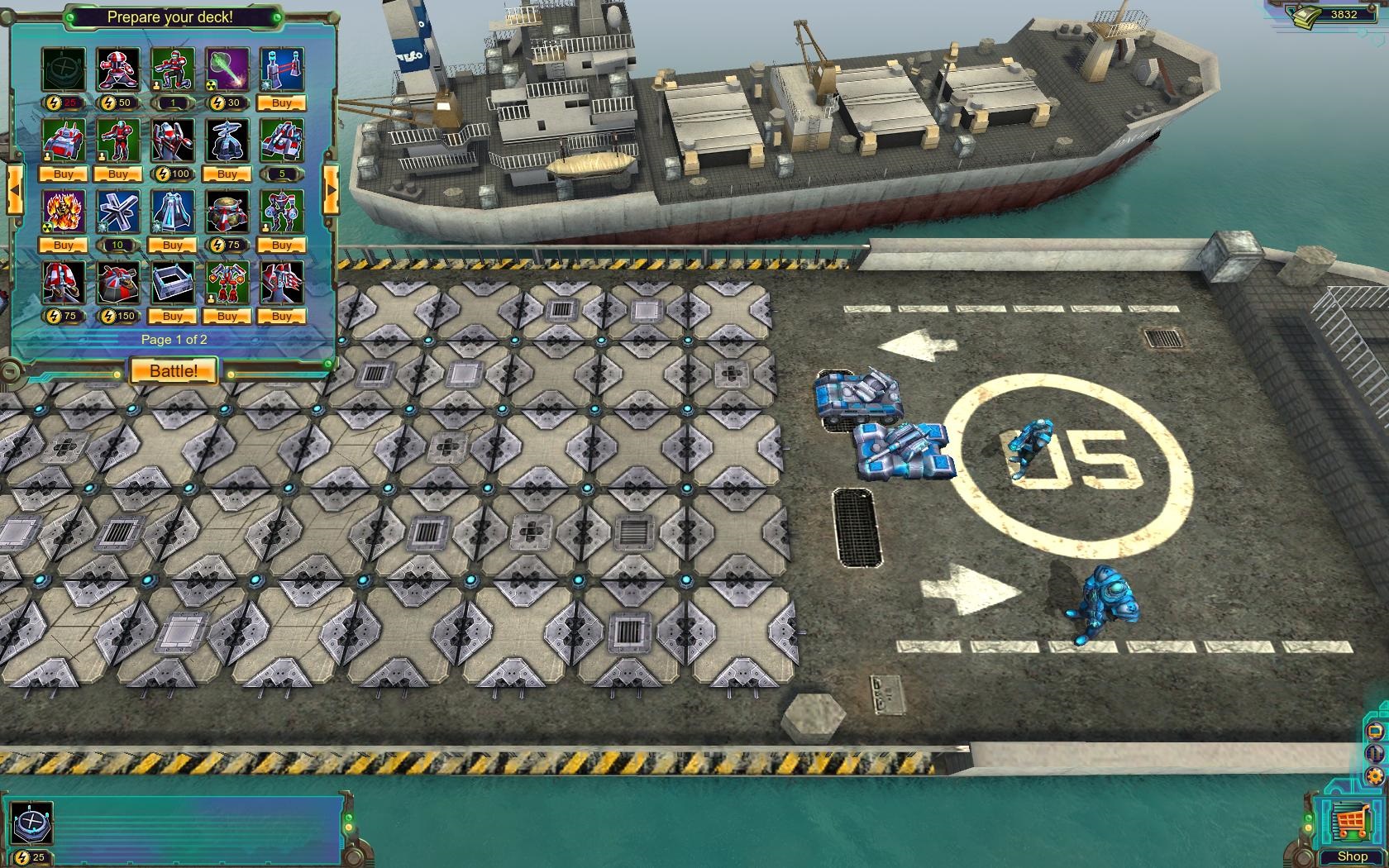Select the greyed-out landing pad card

tap(64, 69)
